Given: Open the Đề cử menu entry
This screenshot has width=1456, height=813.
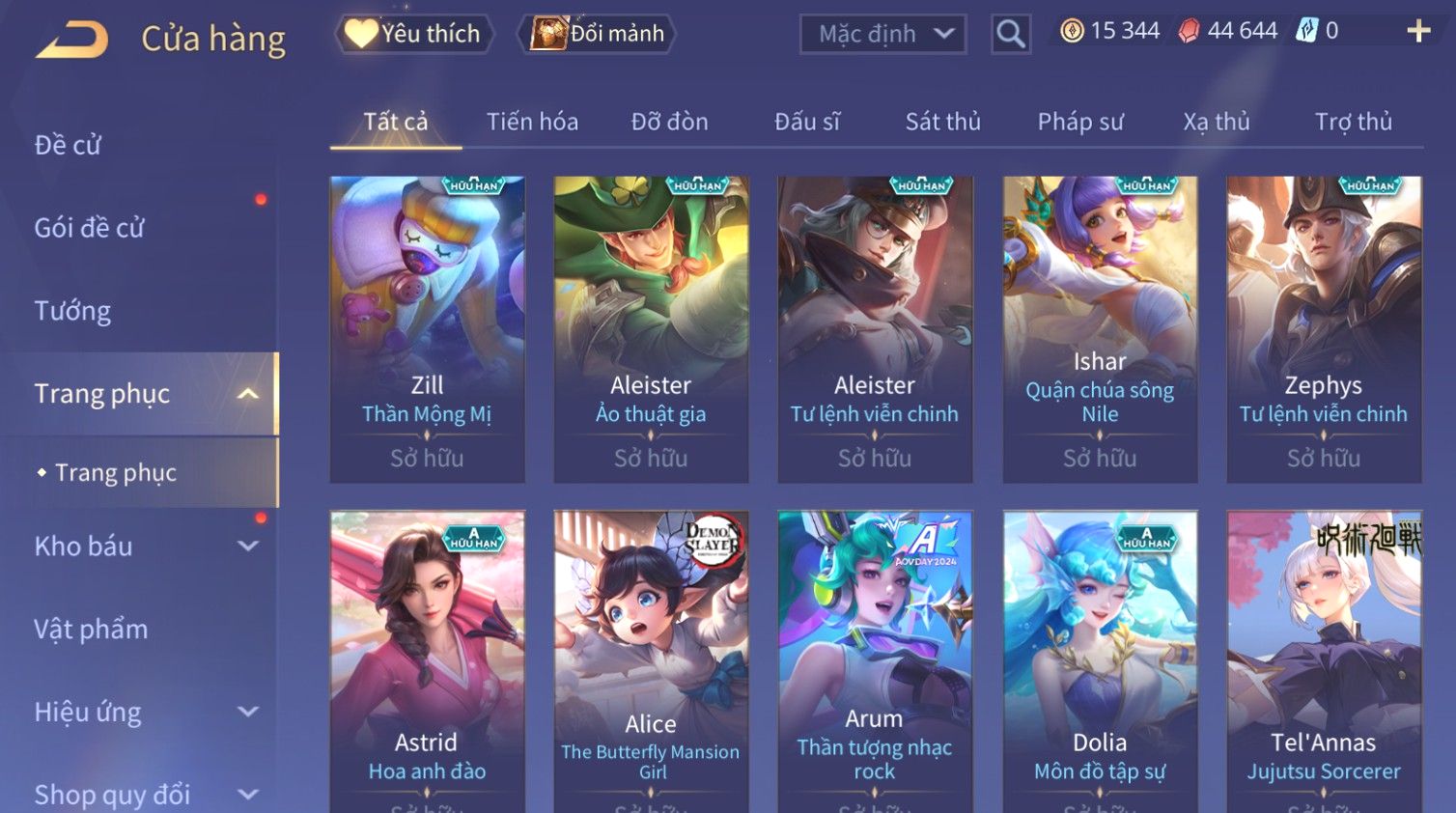Looking at the screenshot, I should click(x=68, y=145).
